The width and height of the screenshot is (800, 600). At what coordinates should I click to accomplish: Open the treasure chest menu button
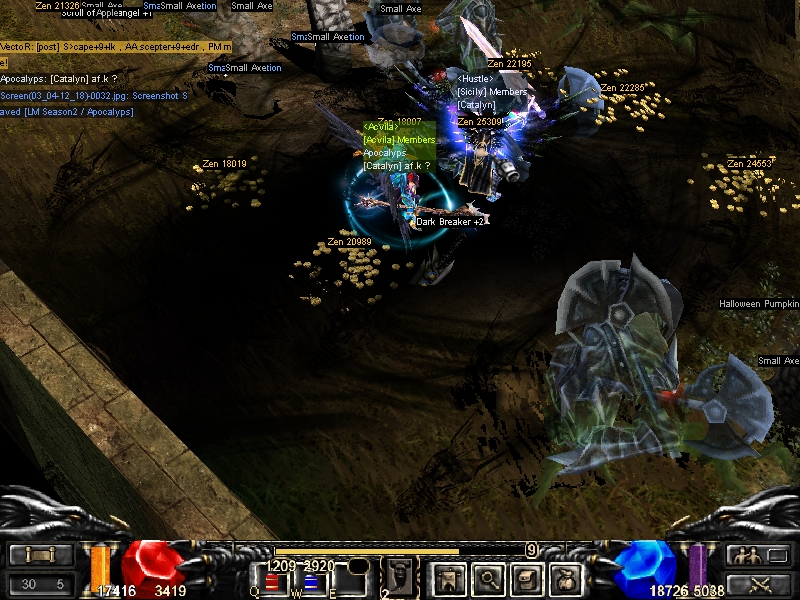tap(528, 578)
